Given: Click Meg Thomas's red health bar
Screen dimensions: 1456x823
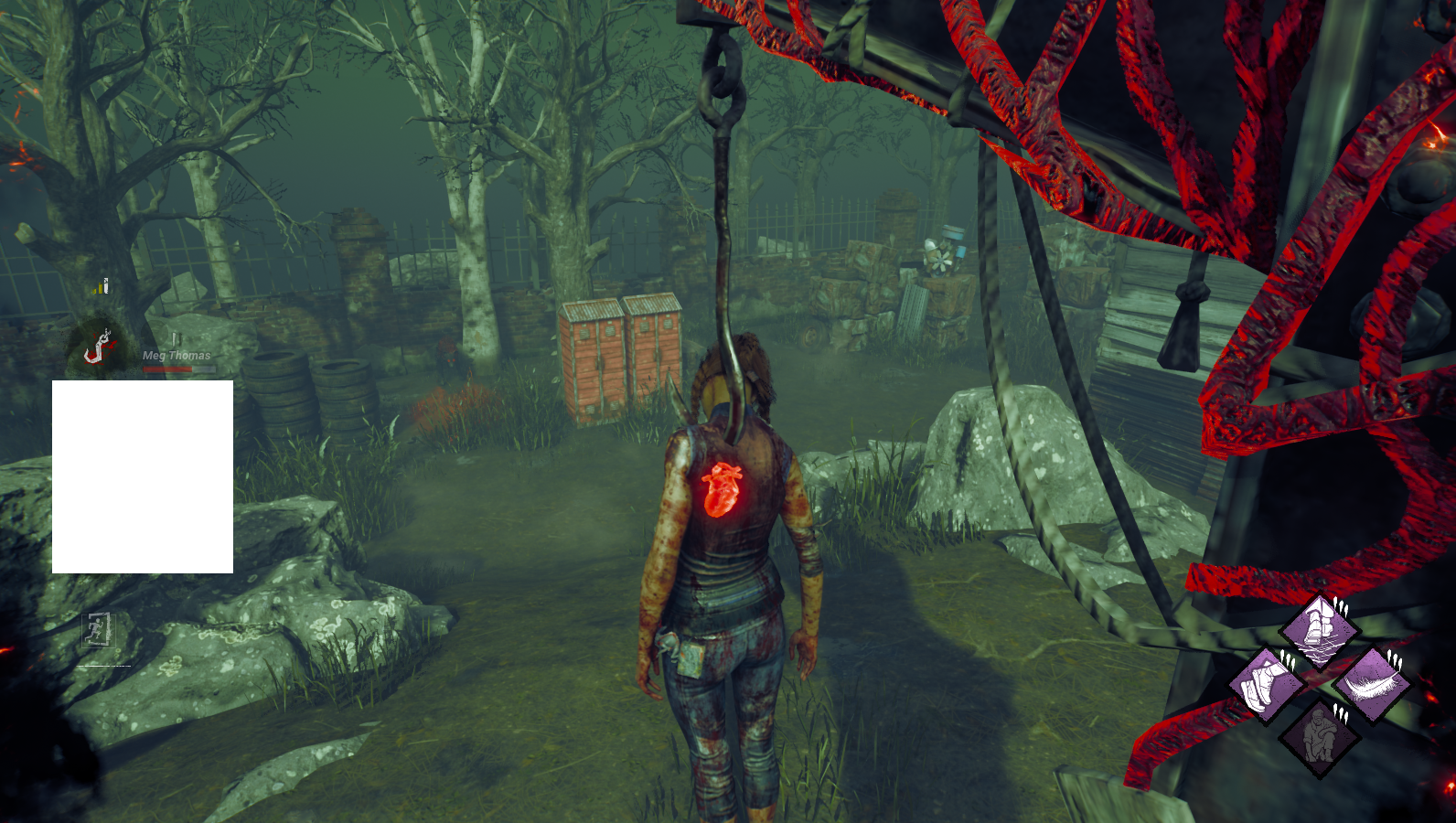Looking at the screenshot, I should pos(167,369).
